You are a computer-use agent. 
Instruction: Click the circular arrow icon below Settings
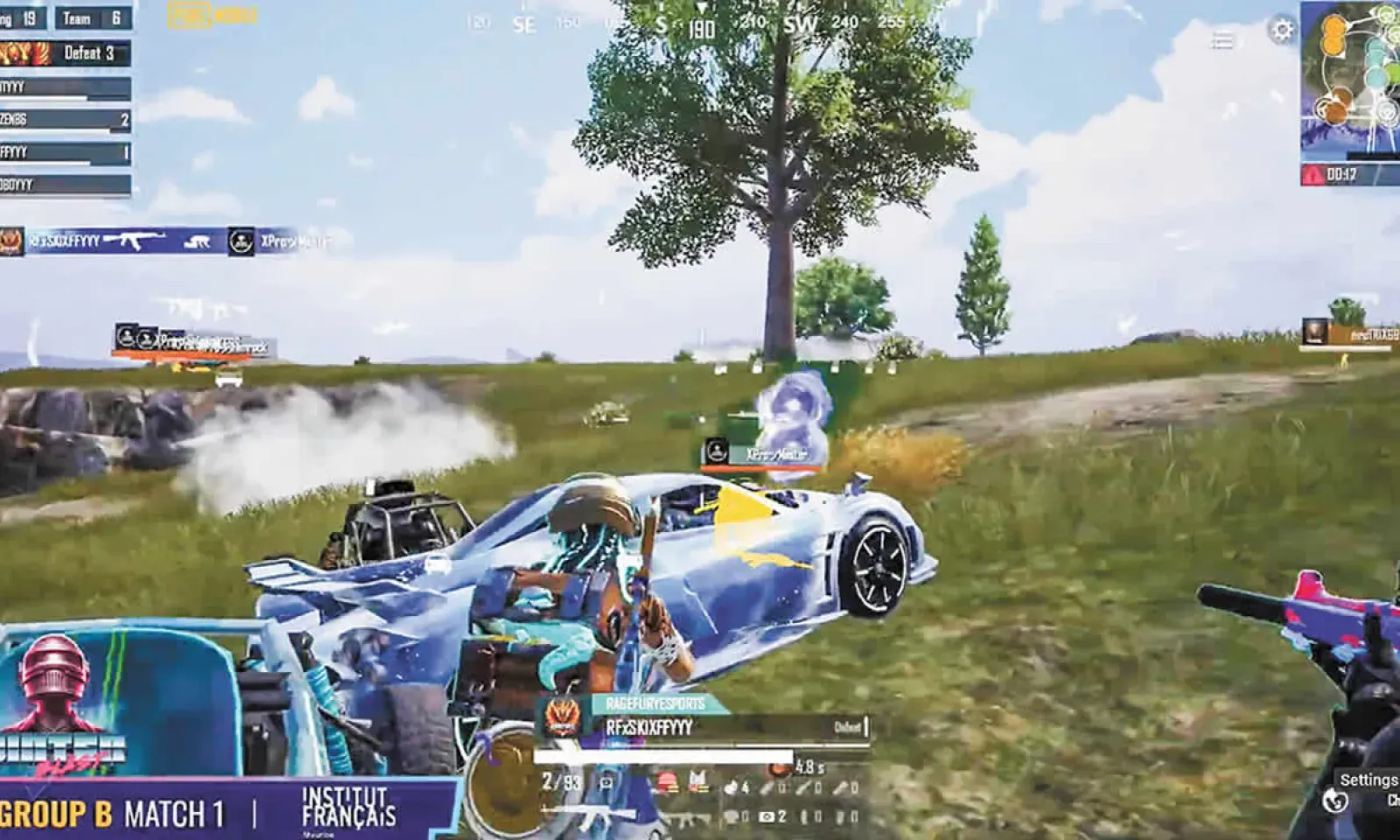1334,801
